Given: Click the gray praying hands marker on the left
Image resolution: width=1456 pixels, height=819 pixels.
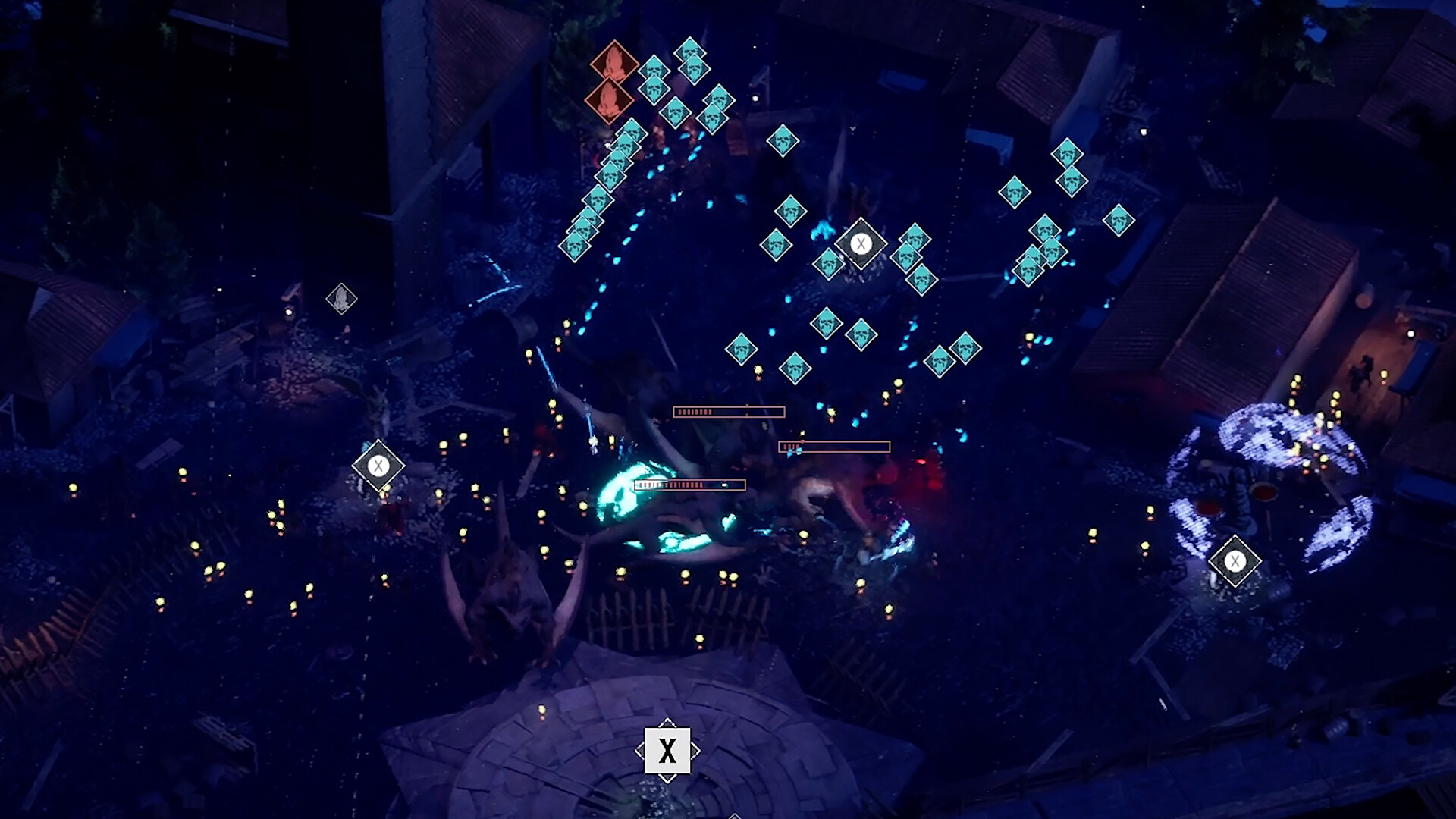Looking at the screenshot, I should [341, 298].
